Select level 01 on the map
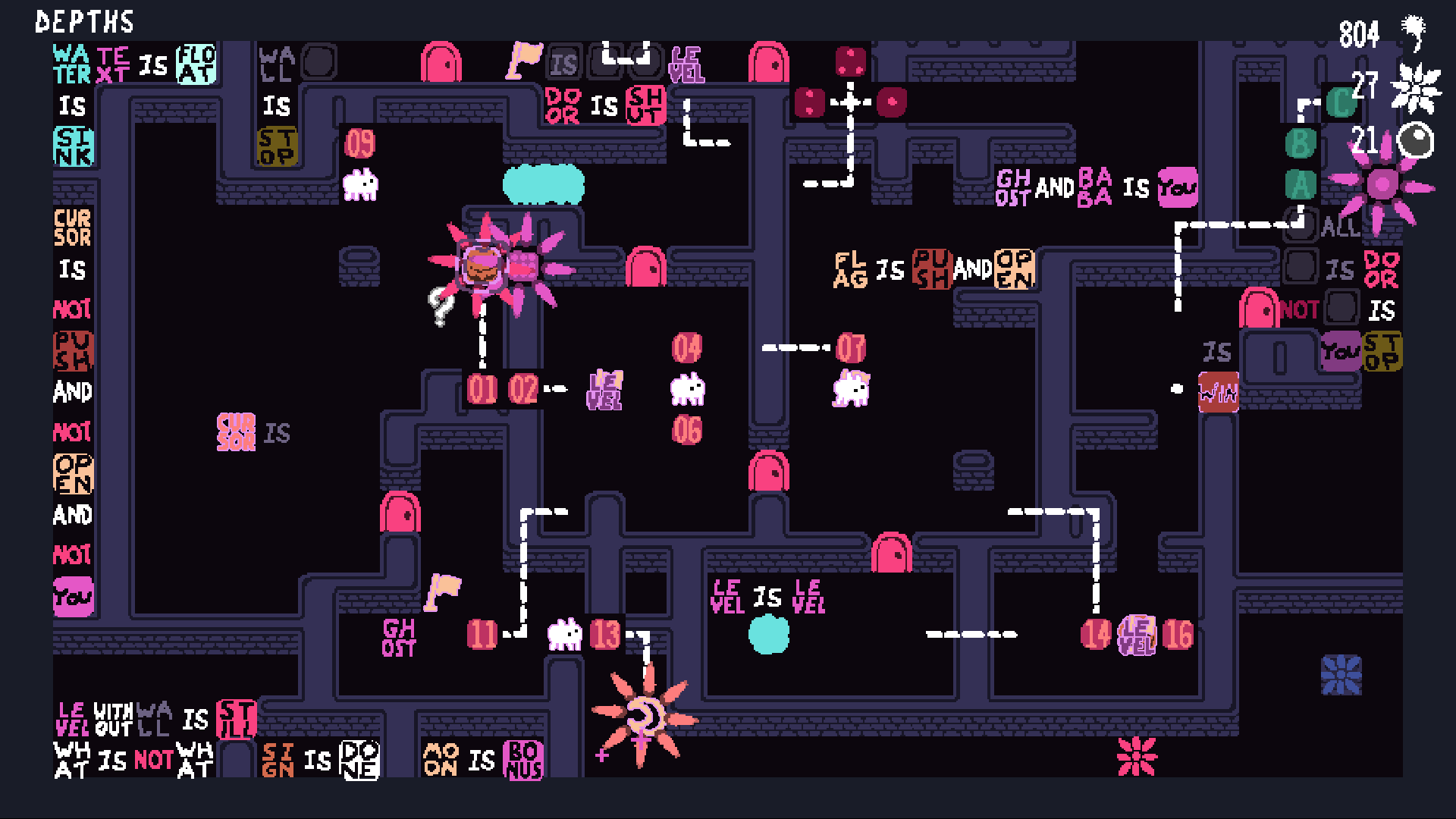Viewport: 1456px width, 819px height. (x=483, y=390)
